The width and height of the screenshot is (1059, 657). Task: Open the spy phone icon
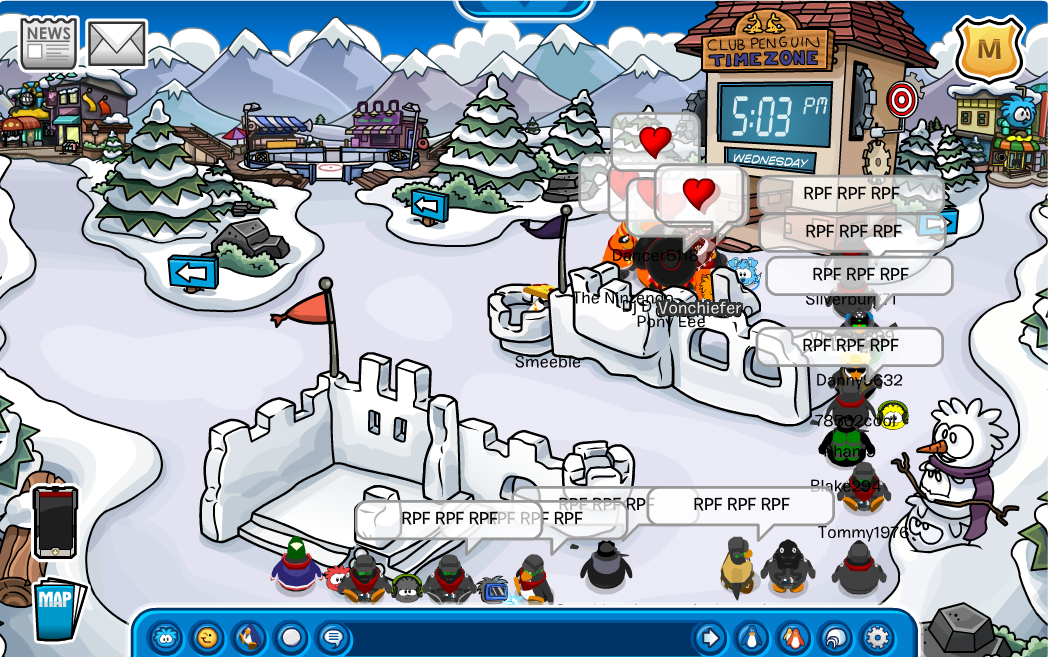[x=54, y=521]
